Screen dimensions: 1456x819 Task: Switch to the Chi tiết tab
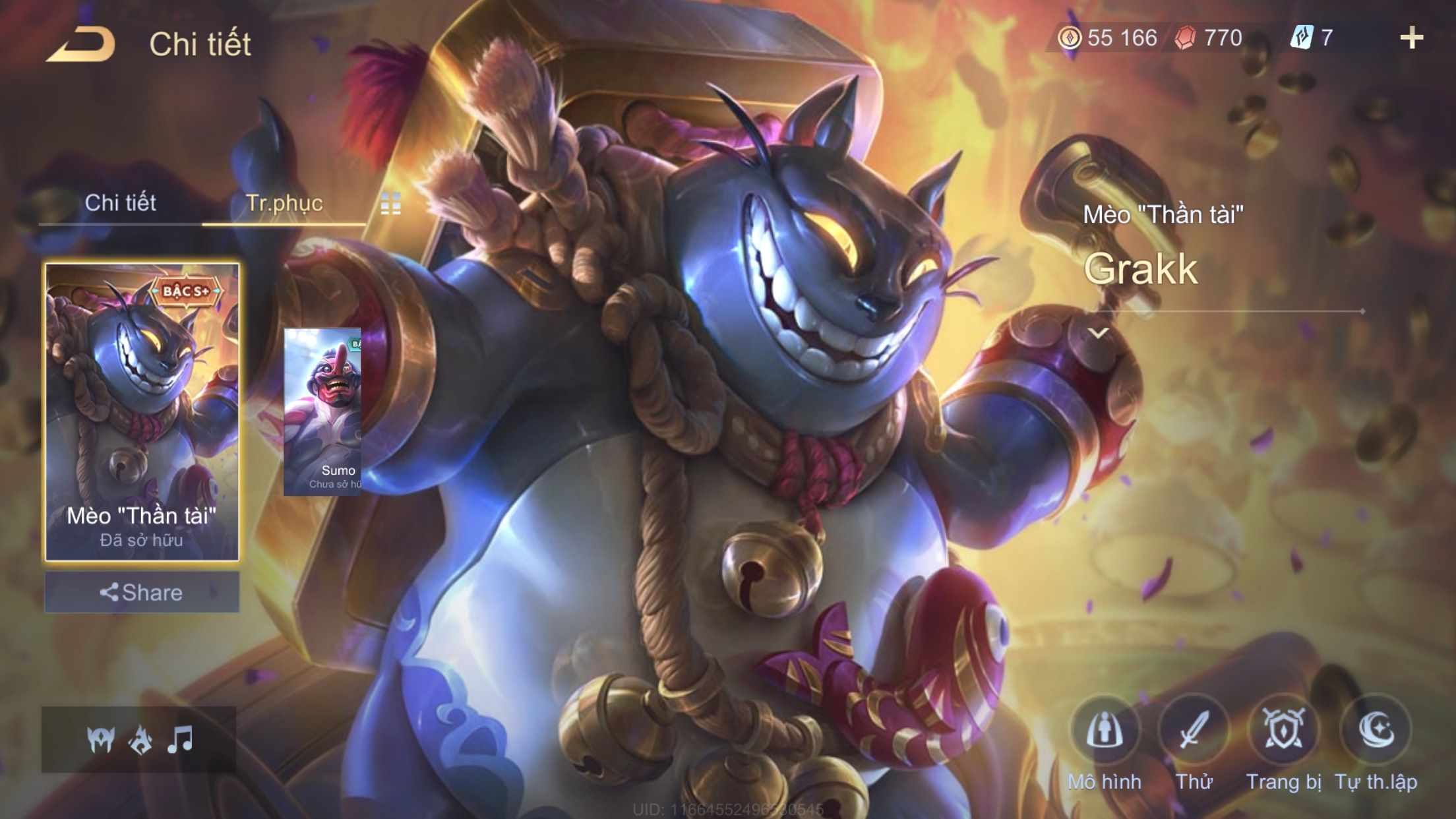(x=121, y=202)
